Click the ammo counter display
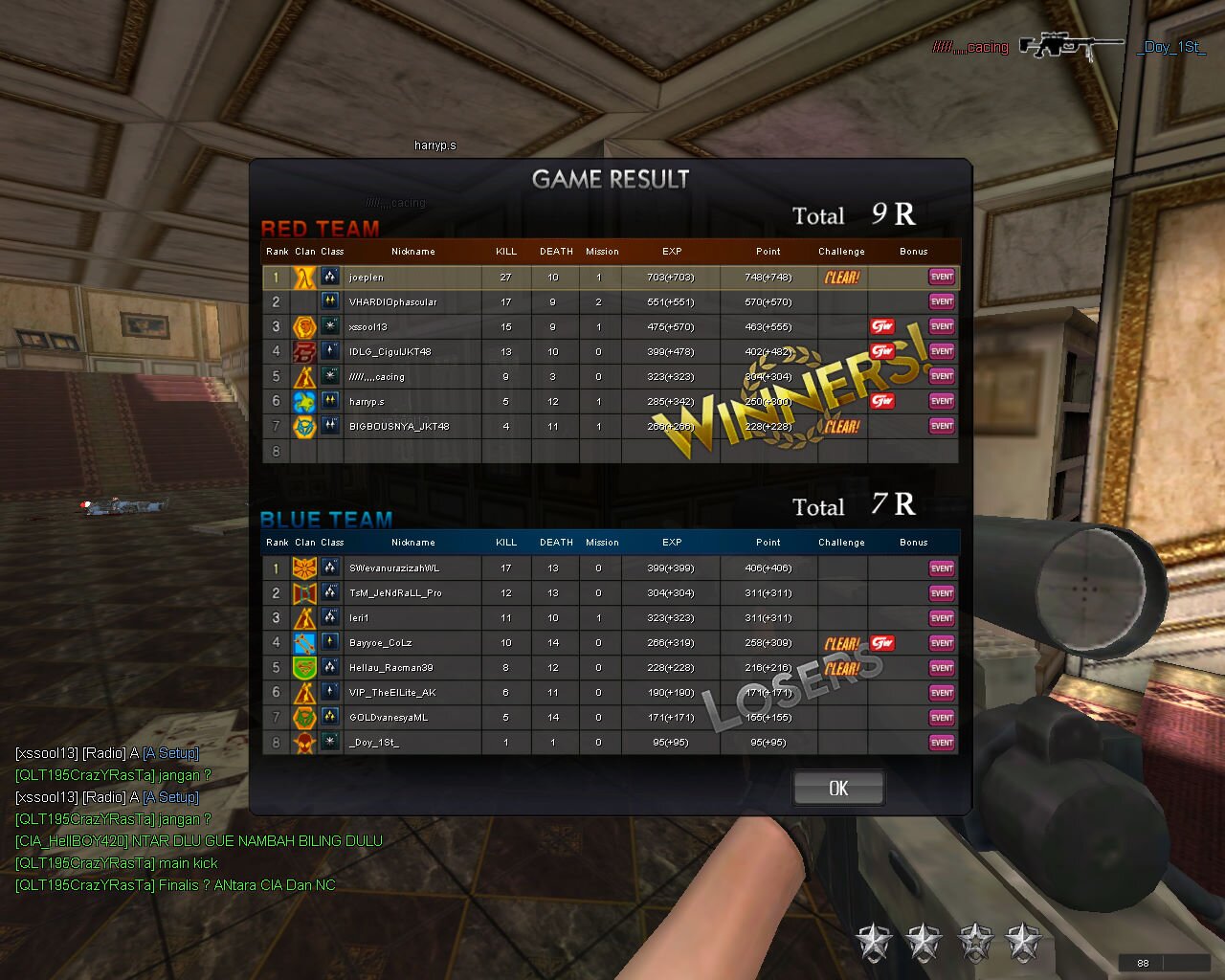The width and height of the screenshot is (1225, 980). (x=1143, y=962)
